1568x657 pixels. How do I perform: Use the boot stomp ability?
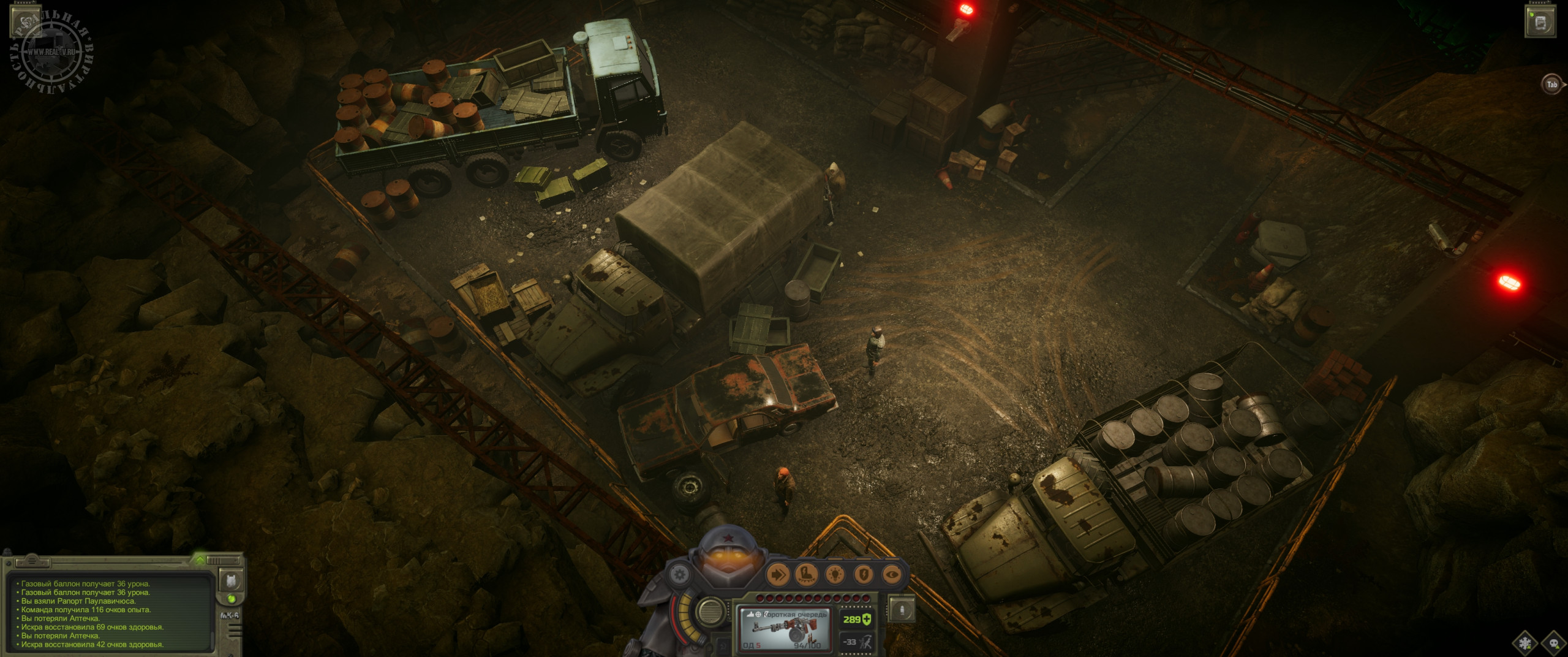click(x=807, y=575)
